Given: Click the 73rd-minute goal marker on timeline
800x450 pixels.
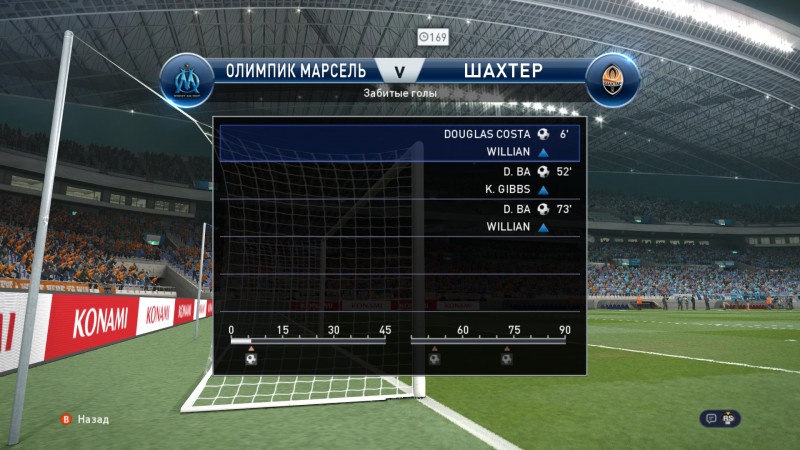Looking at the screenshot, I should [x=506, y=358].
